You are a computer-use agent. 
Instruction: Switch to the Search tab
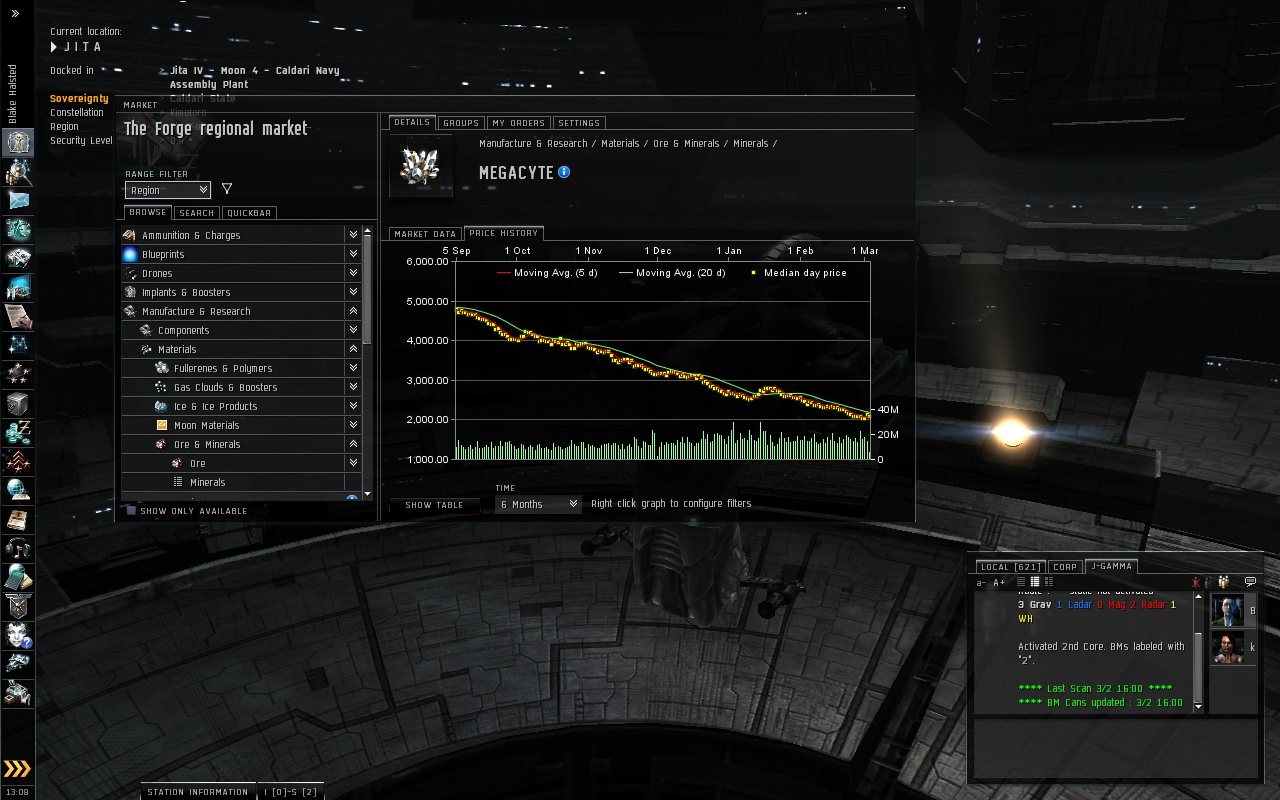point(196,213)
